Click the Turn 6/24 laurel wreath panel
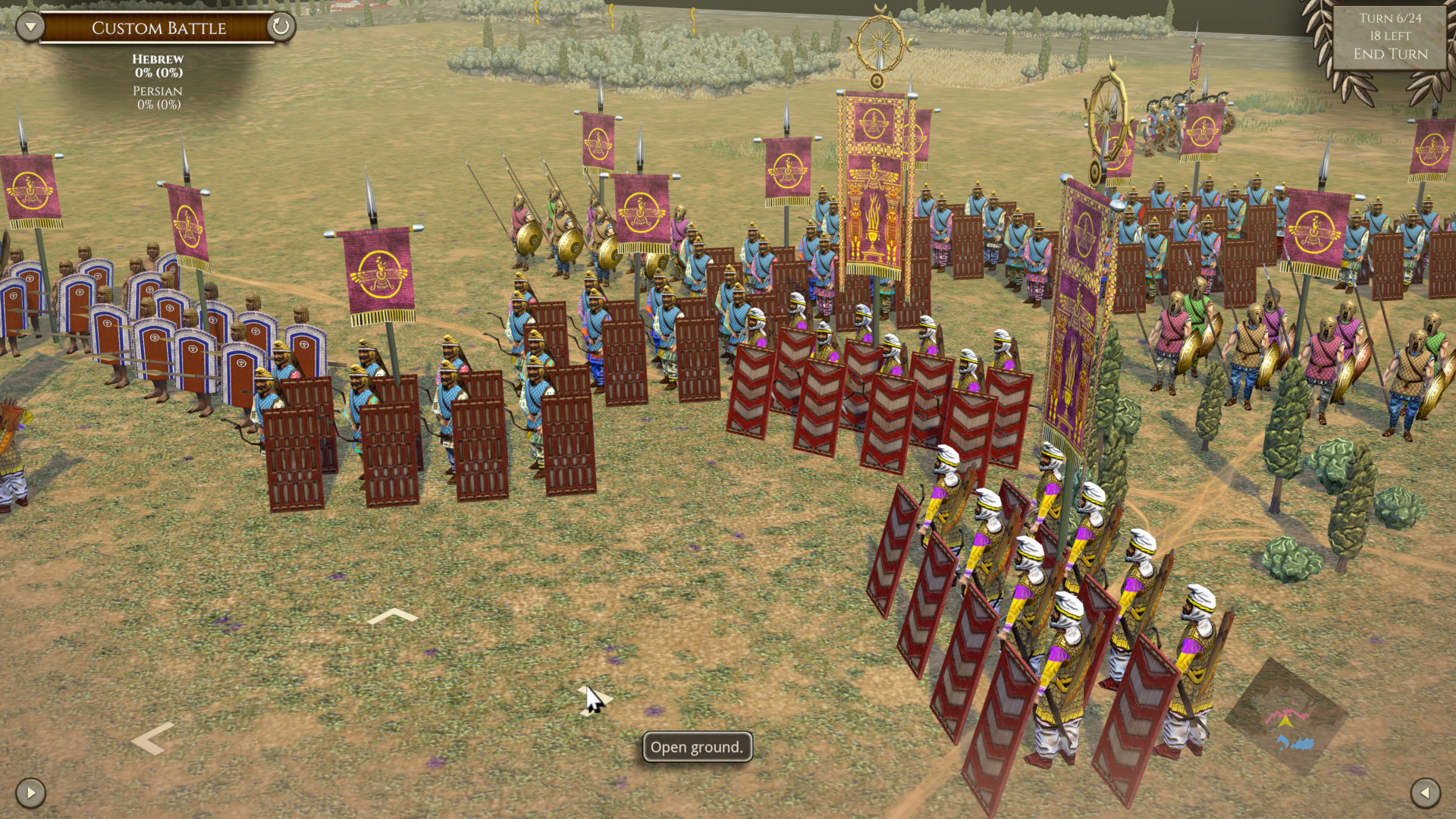This screenshot has height=819, width=1456. 1390,34
